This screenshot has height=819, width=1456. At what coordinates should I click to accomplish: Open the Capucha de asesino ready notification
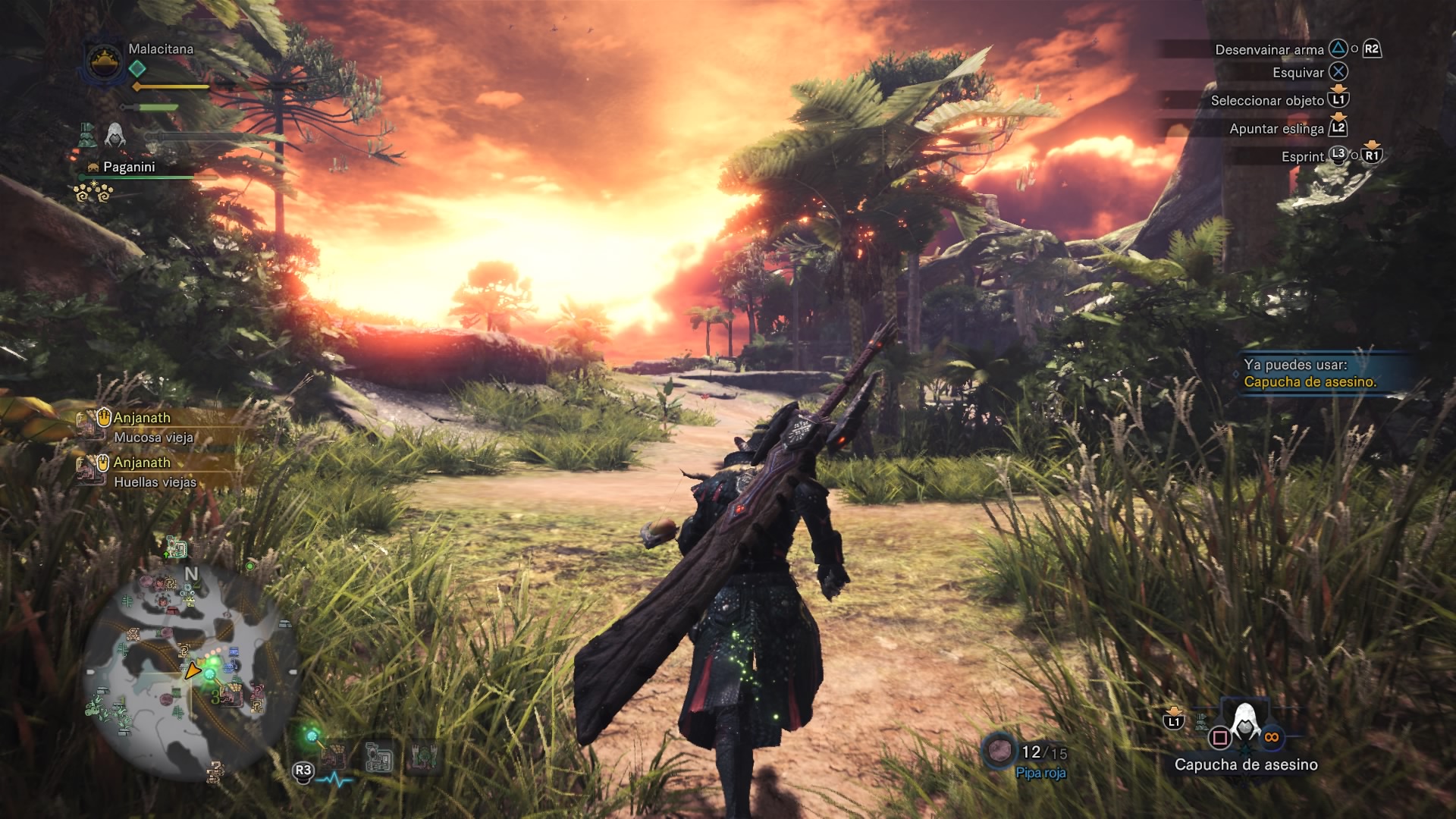1310,373
